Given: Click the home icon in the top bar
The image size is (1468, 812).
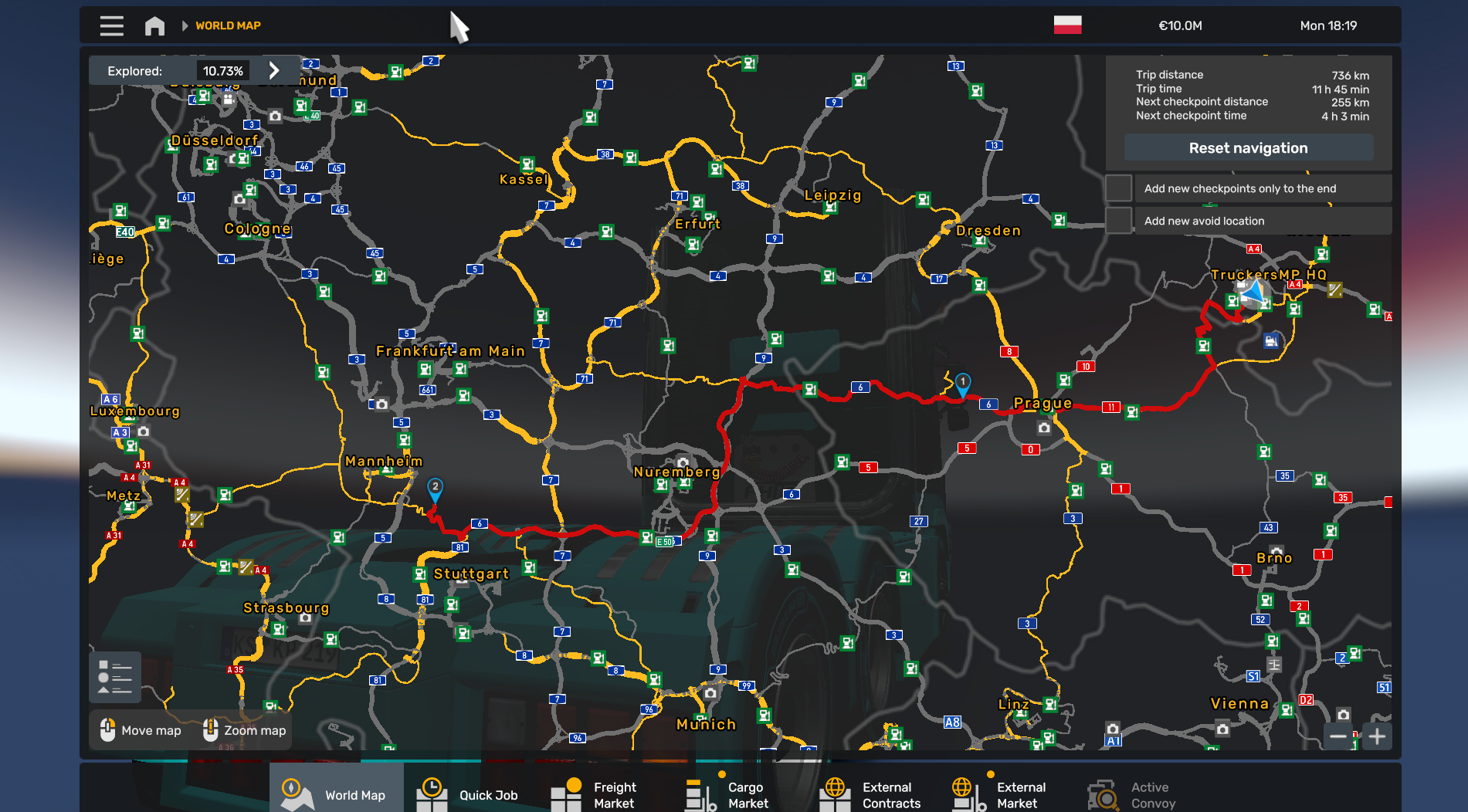Looking at the screenshot, I should coord(154,25).
